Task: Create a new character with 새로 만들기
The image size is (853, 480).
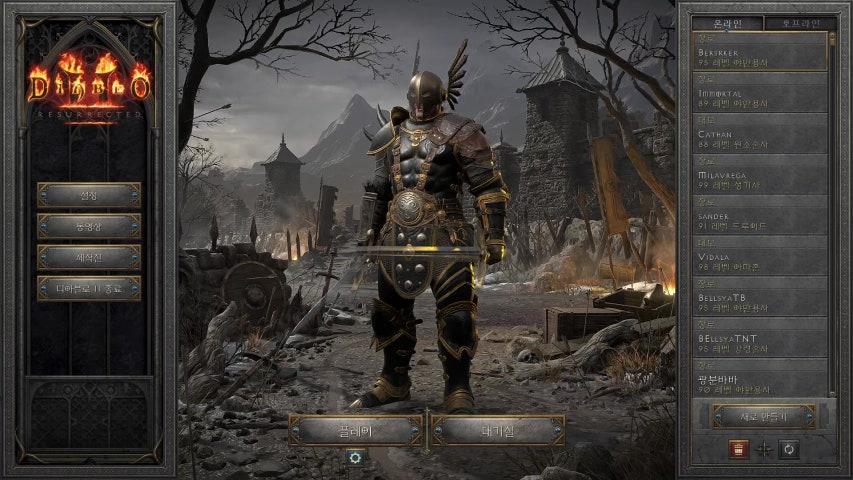Action: coord(763,416)
